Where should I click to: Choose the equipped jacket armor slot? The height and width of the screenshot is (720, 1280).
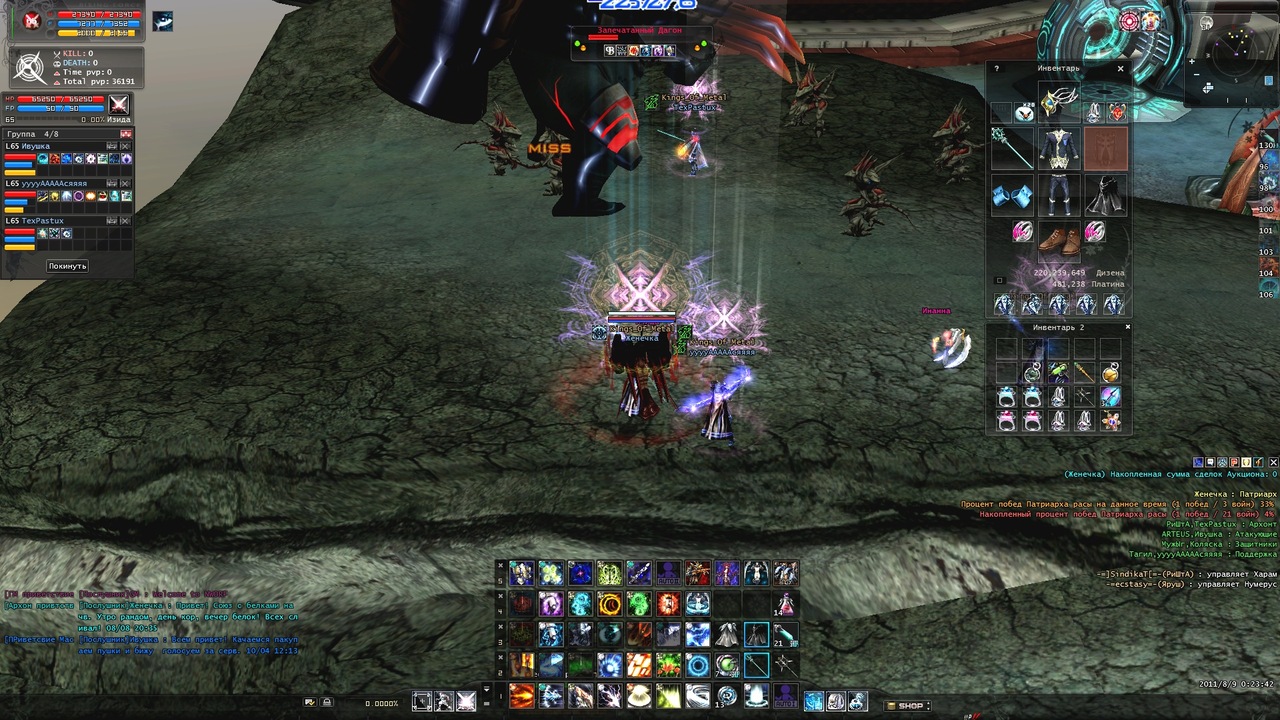[x=1058, y=149]
